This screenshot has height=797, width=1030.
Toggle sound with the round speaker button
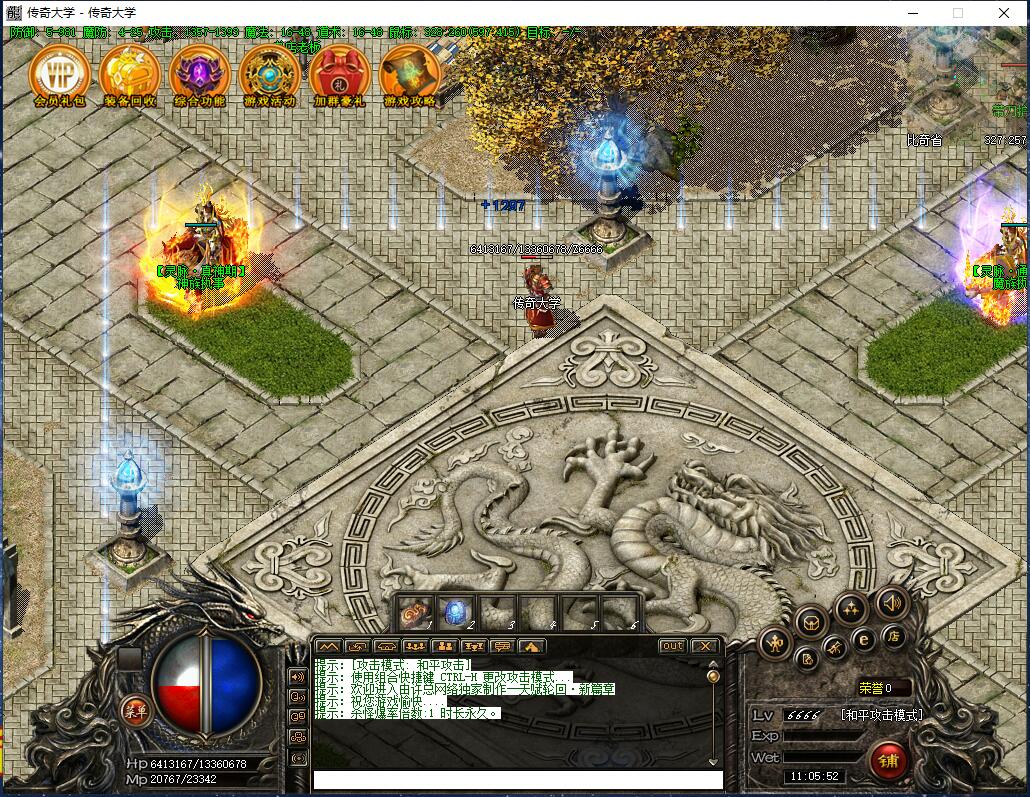(892, 602)
